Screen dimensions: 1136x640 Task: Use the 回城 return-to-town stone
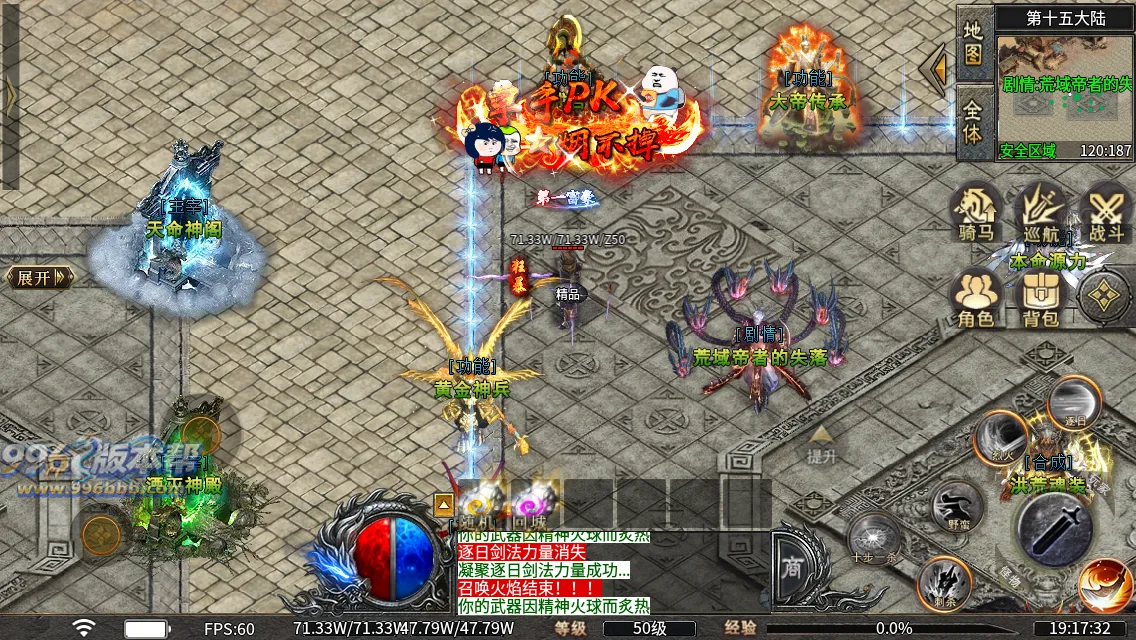coord(530,502)
